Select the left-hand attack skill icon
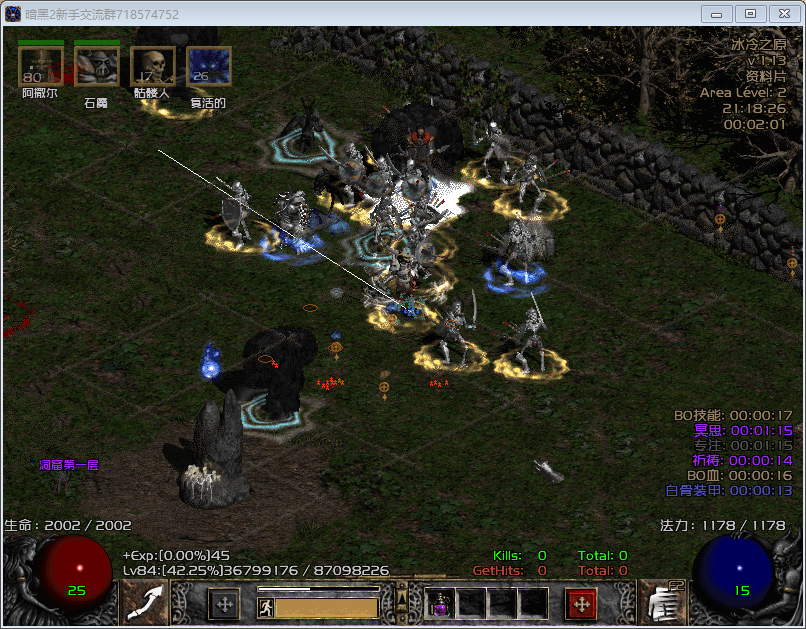 coord(145,602)
